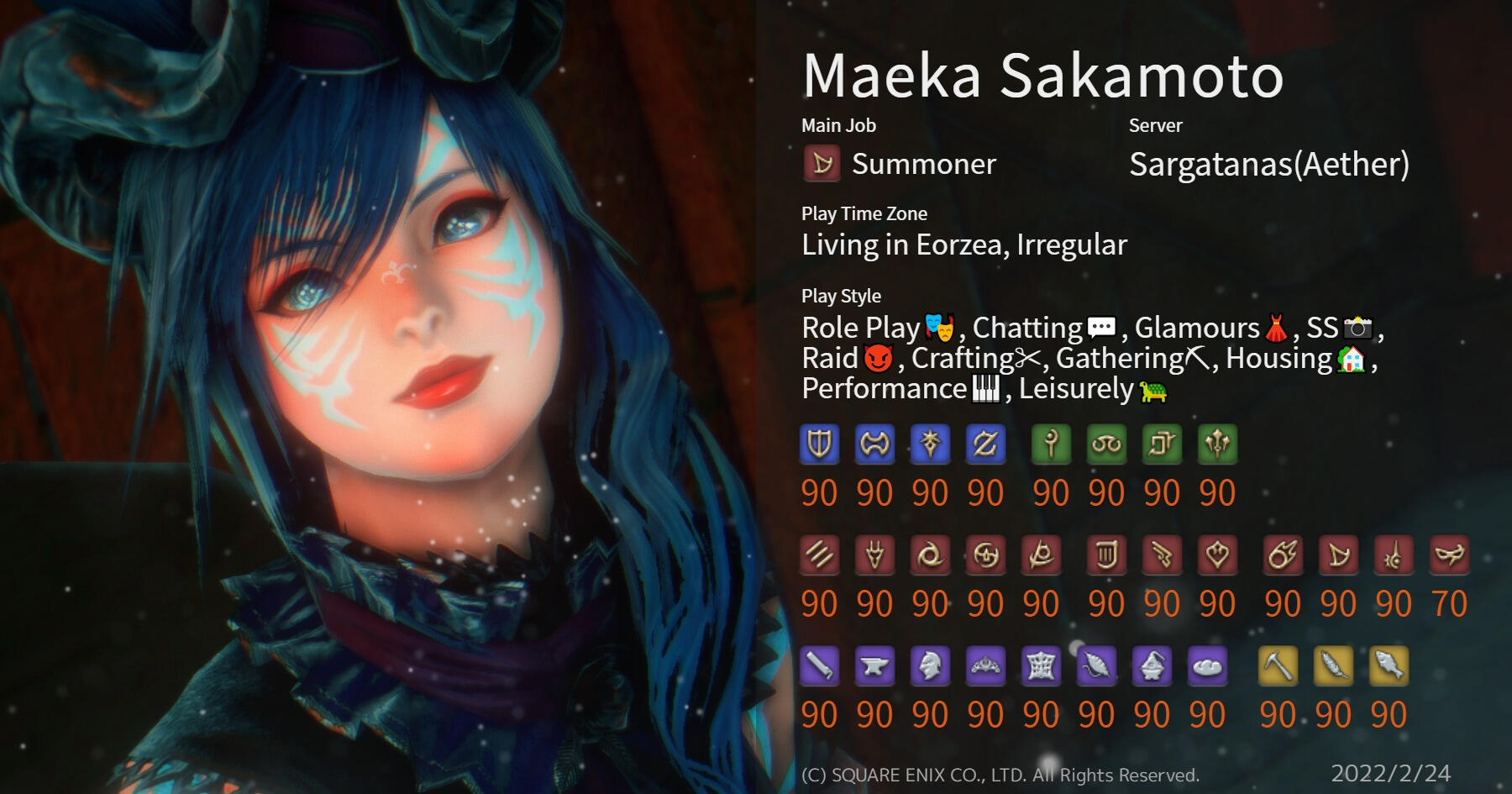Click the level 70 Blue Mage icon
This screenshot has height=794, width=1512.
click(1449, 555)
